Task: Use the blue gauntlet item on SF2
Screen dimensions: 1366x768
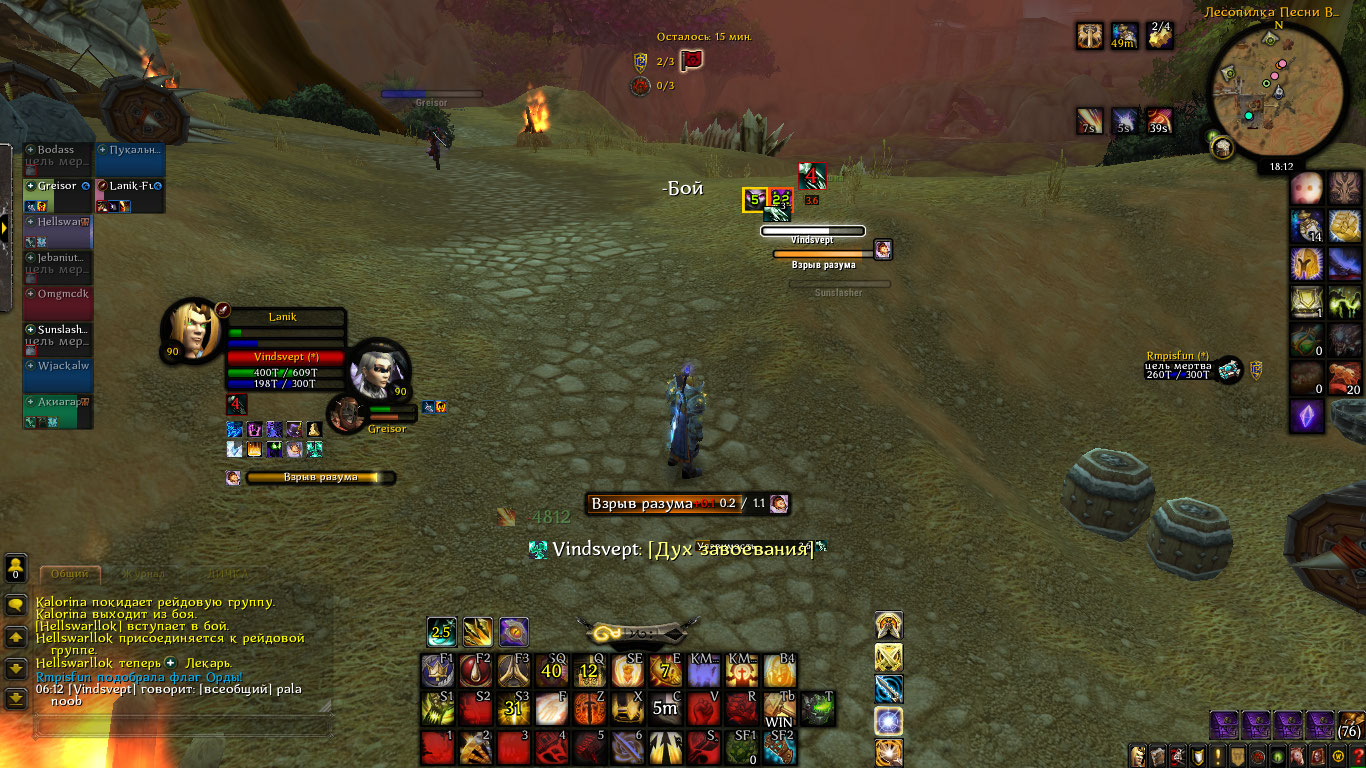Action: [779, 747]
